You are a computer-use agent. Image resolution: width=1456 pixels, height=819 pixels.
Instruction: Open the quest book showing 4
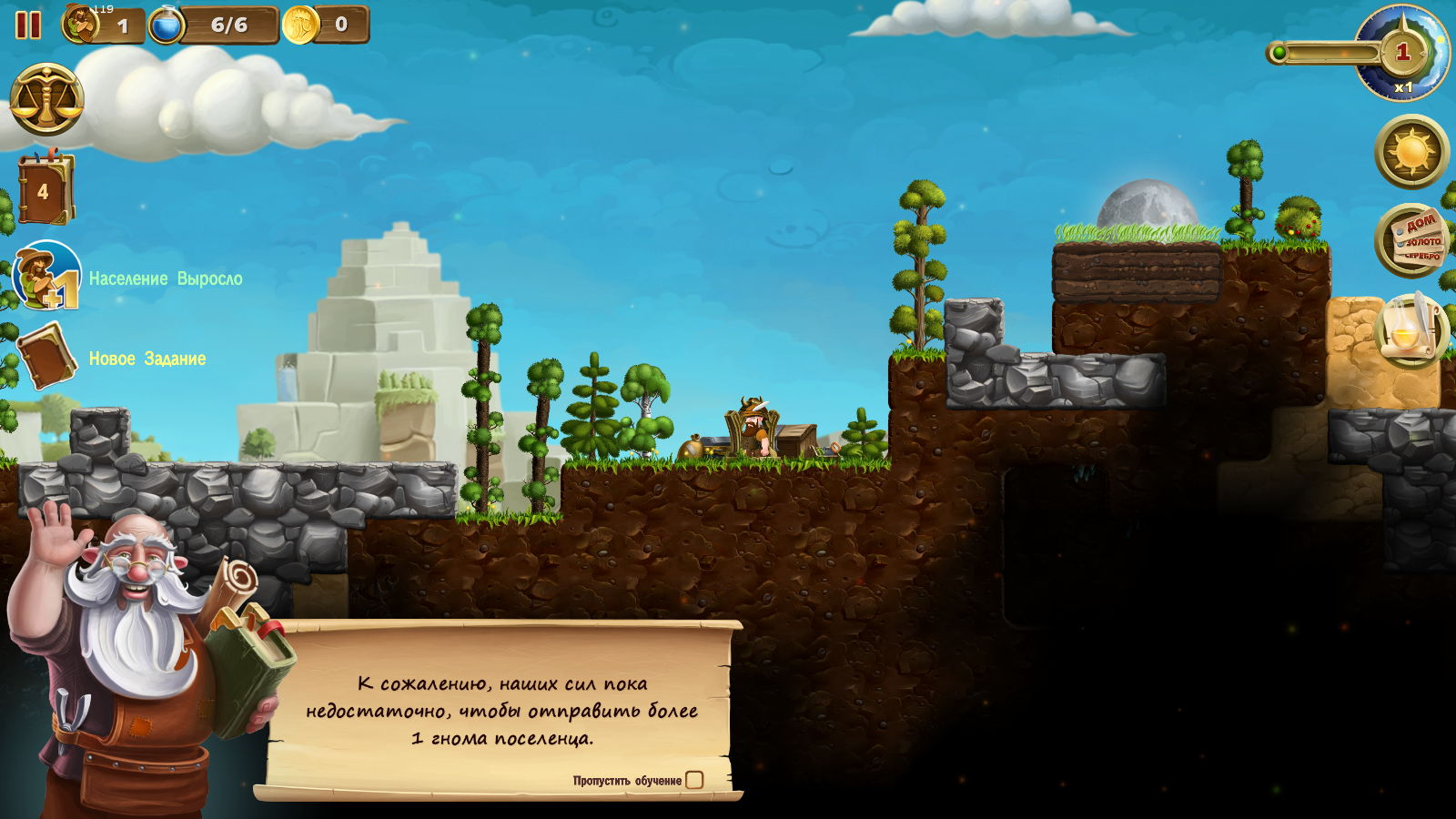pyautogui.click(x=45, y=190)
